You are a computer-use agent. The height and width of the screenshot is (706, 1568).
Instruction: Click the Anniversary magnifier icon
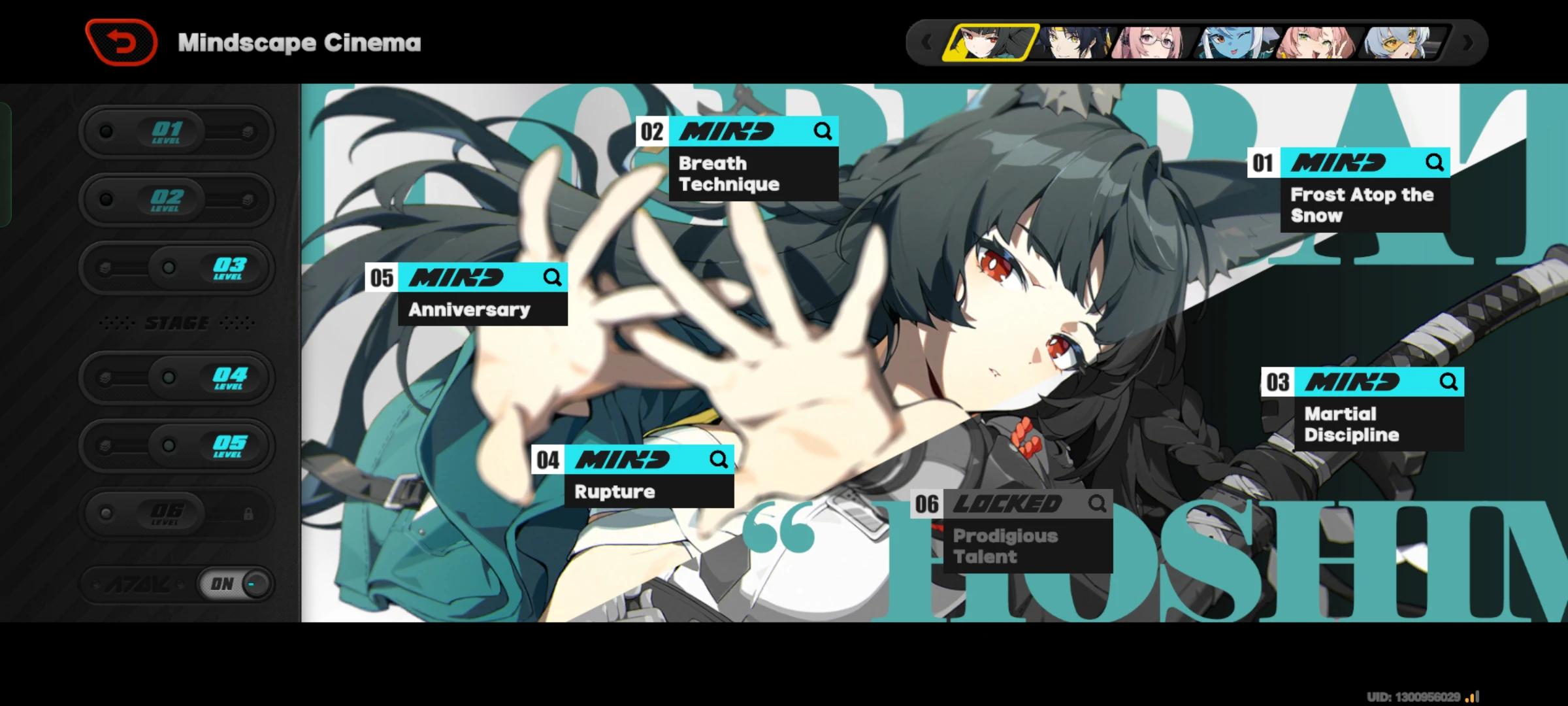pyautogui.click(x=553, y=278)
